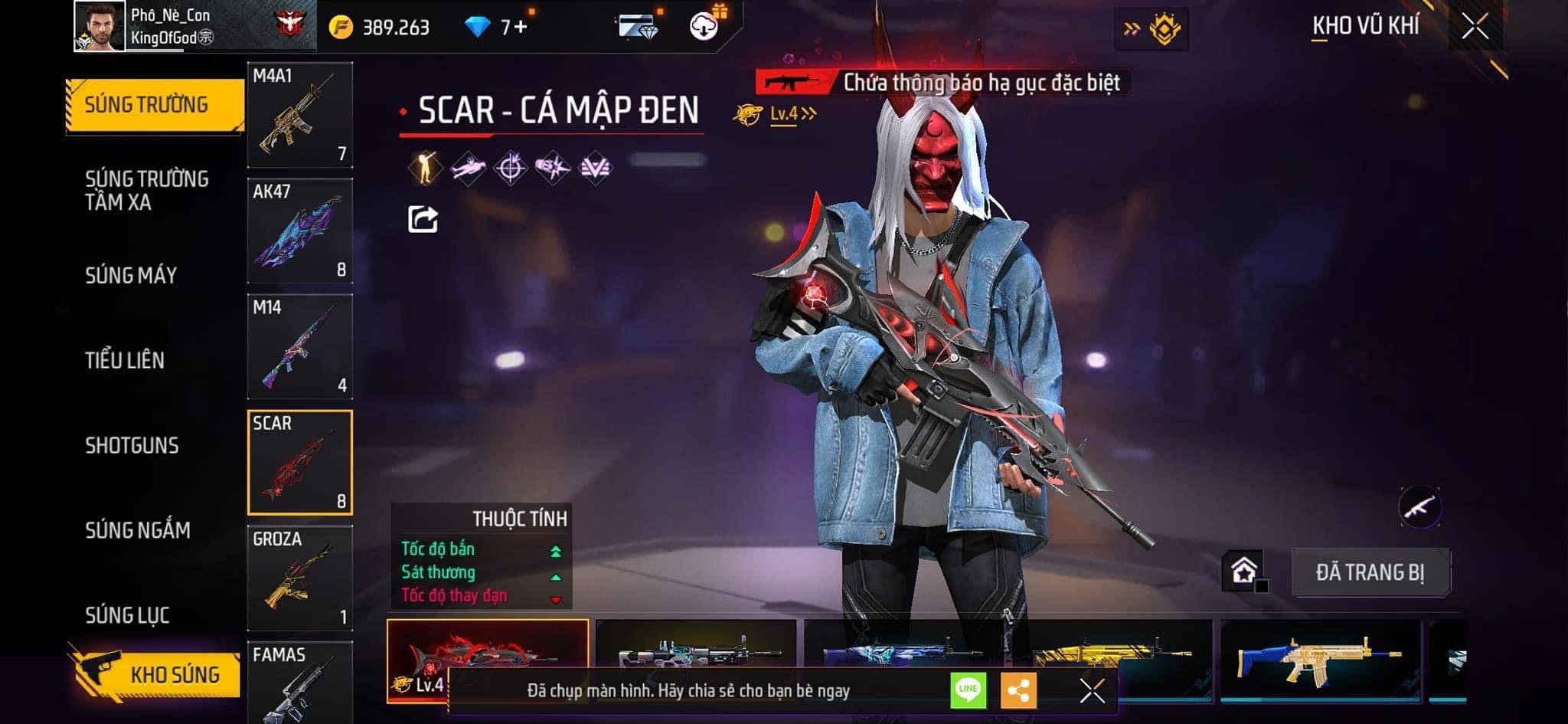Screen dimensions: 1568x724
Task: Open the Súng Máy category
Action: pyautogui.click(x=131, y=275)
